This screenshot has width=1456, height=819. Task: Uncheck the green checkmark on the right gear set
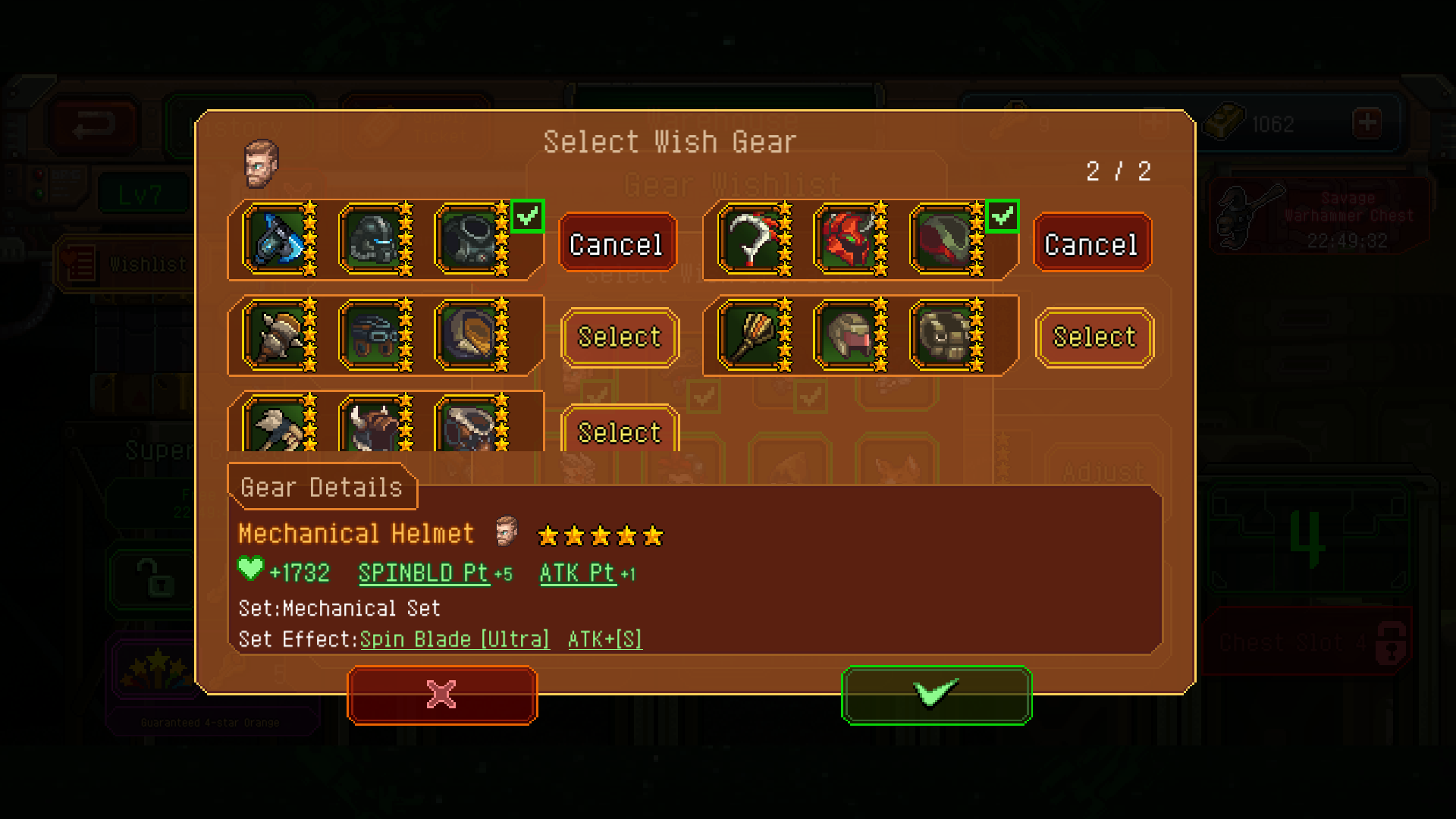coord(1004,215)
